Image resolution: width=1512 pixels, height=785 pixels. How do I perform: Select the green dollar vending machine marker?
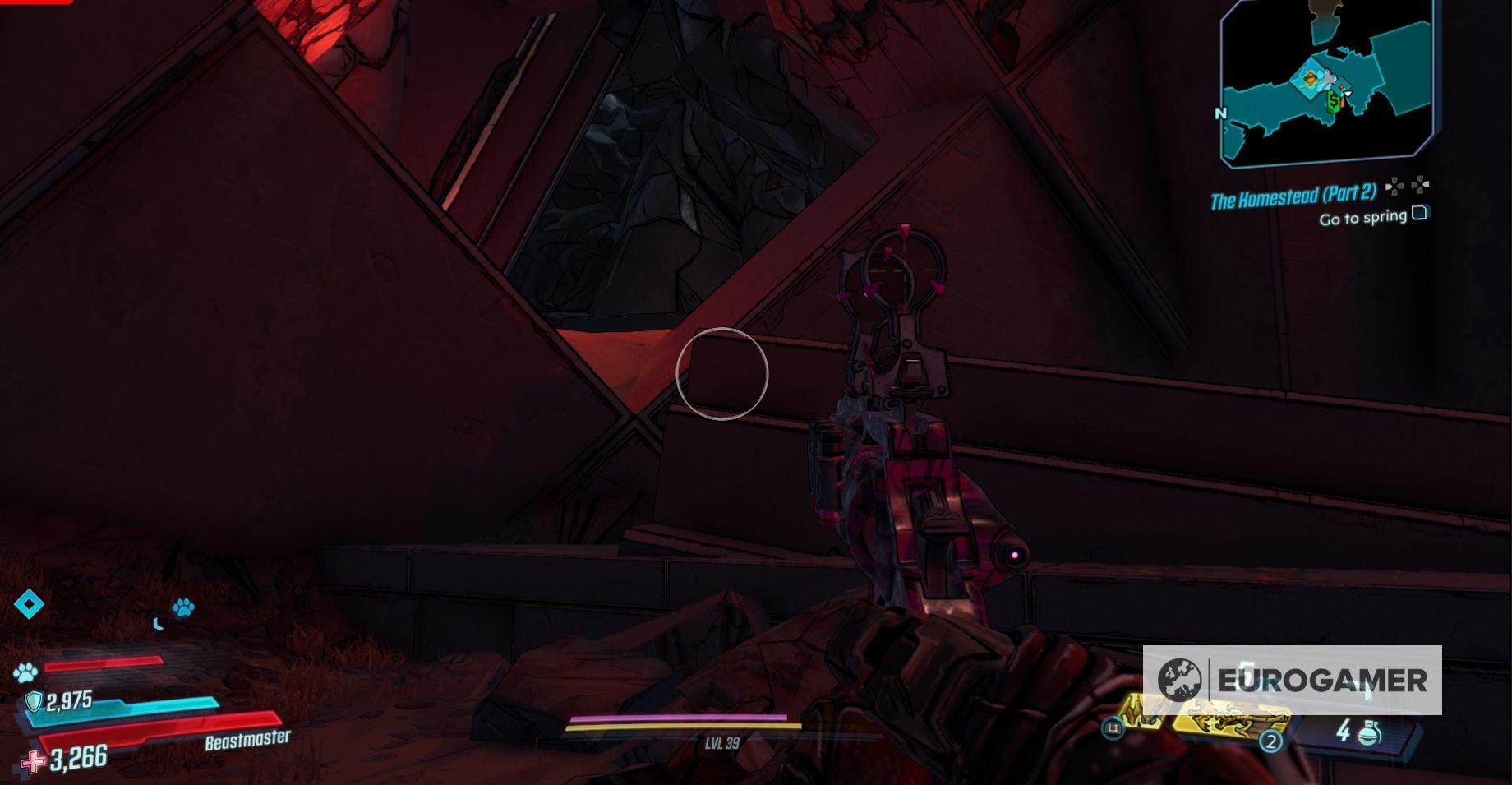1334,102
